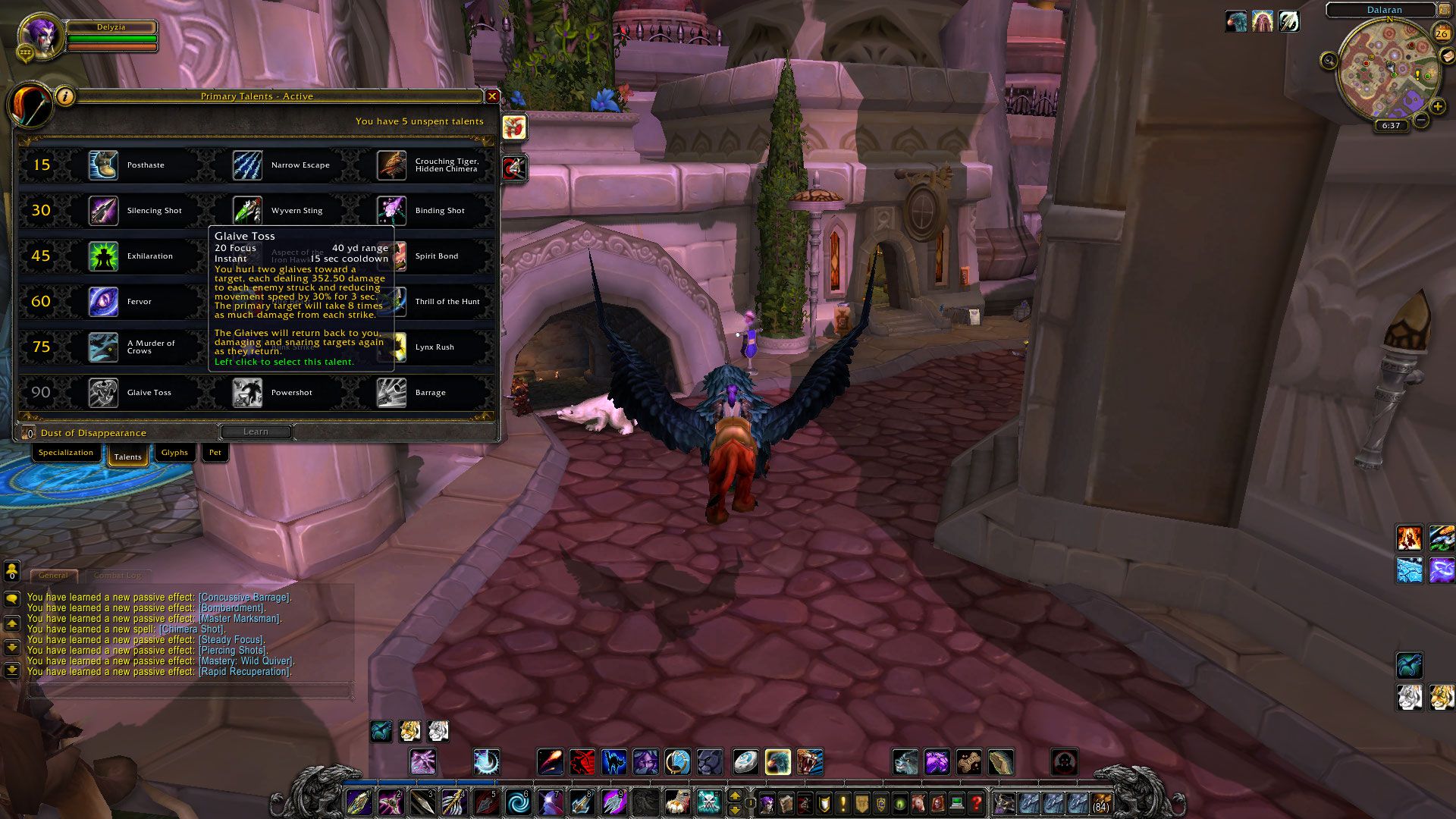Select the Barrage talent
The height and width of the screenshot is (819, 1456).
[391, 393]
